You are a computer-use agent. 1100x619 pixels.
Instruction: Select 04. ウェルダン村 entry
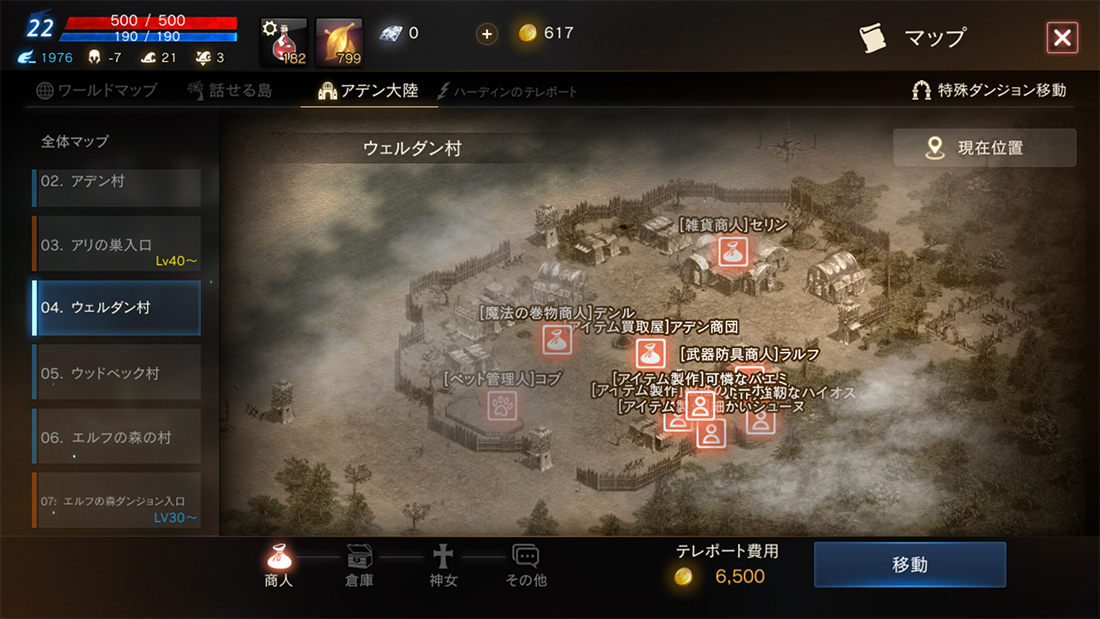tap(116, 308)
